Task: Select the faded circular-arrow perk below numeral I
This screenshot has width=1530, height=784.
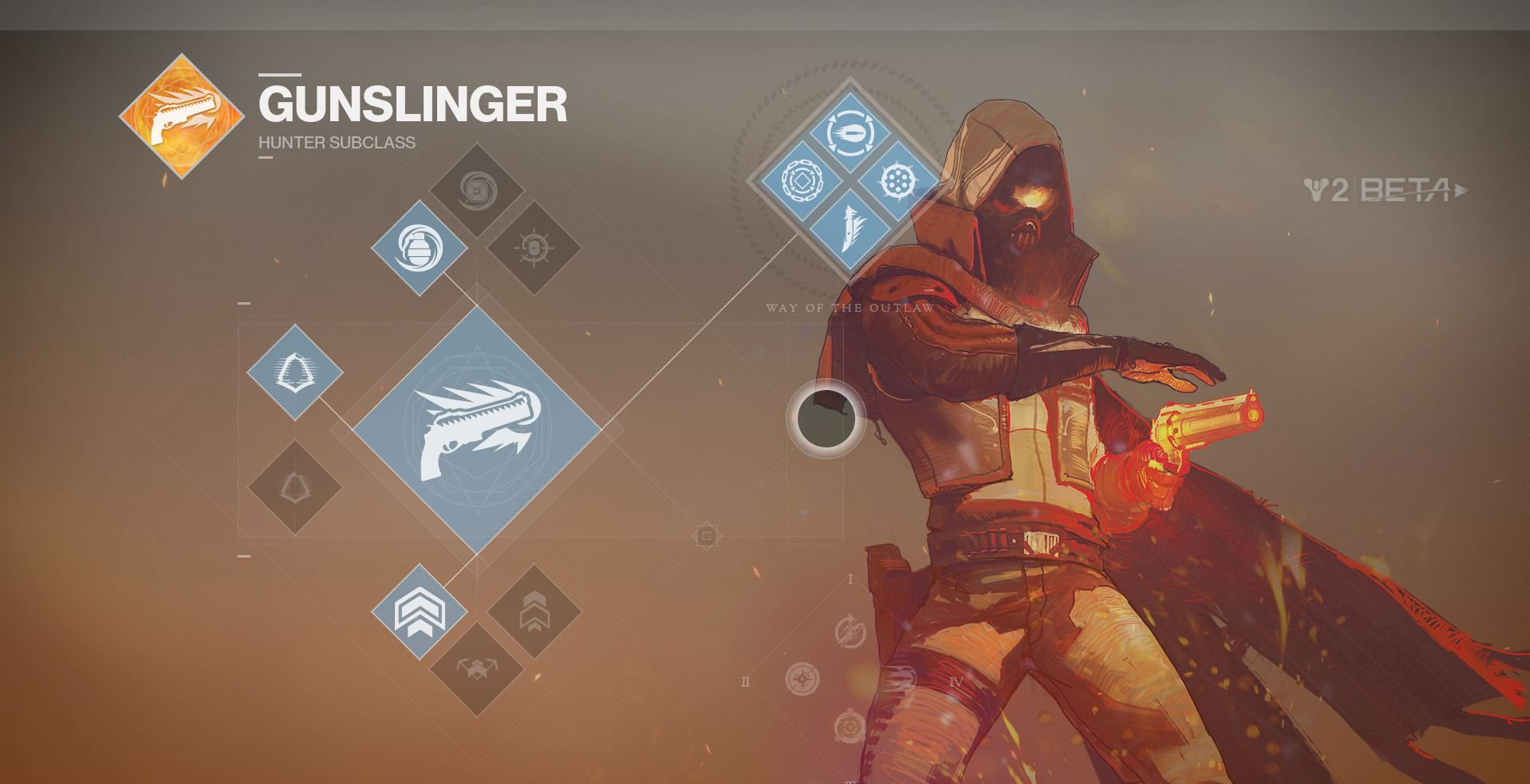Action: click(x=850, y=632)
